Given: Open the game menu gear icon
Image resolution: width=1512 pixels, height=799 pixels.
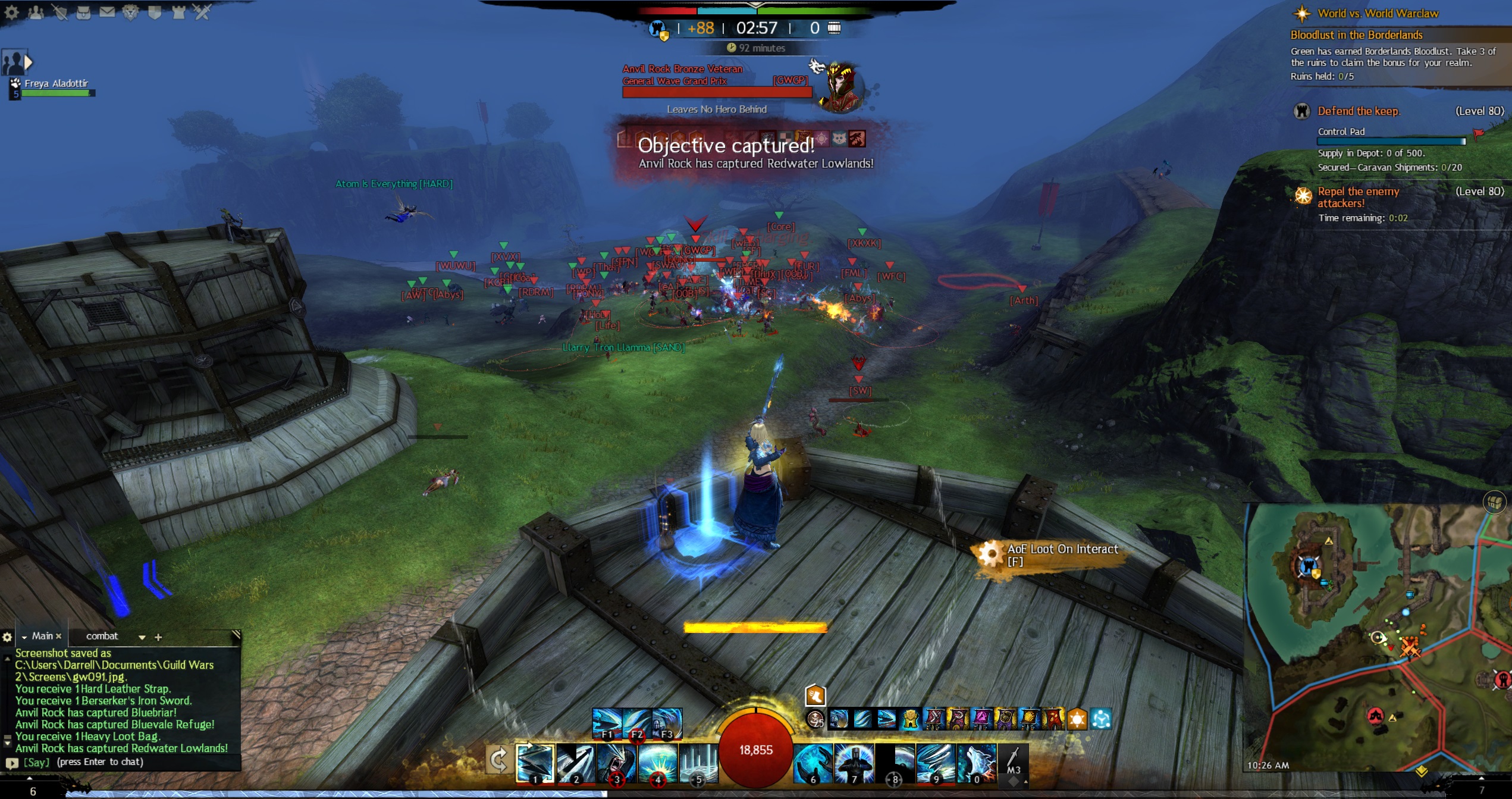Looking at the screenshot, I should click(x=11, y=12).
